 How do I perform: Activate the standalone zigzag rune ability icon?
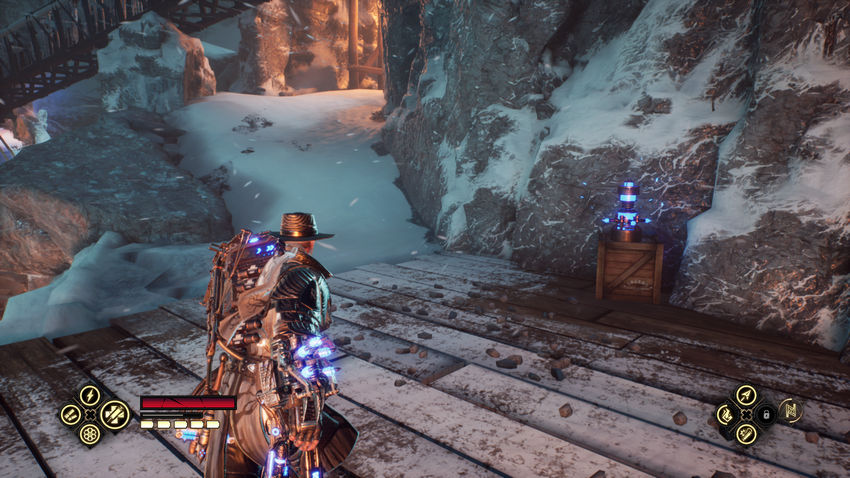click(x=790, y=411)
